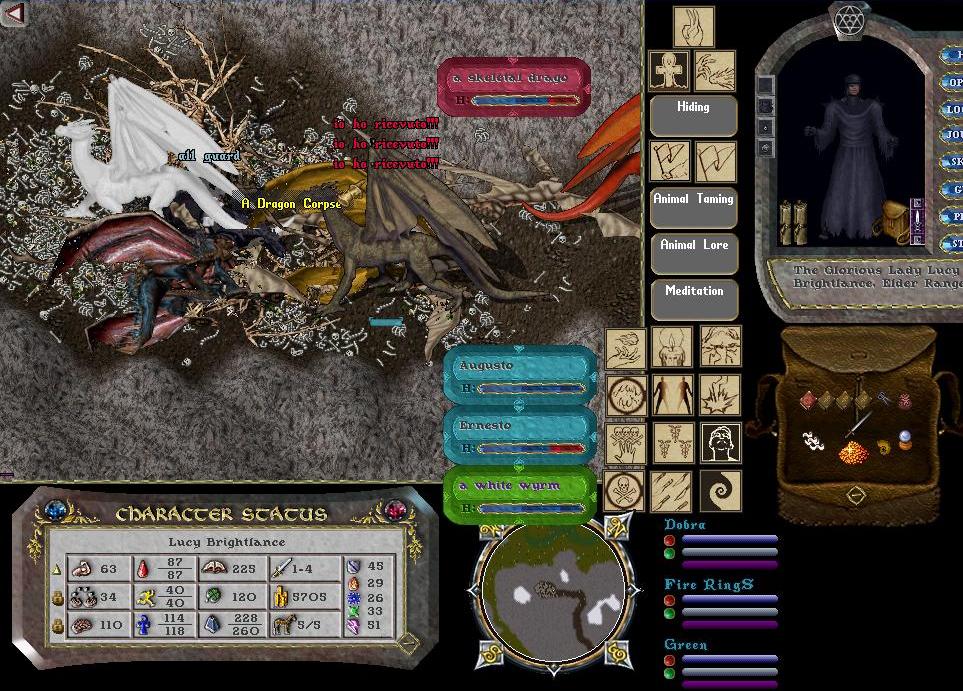
Task: Cast the ankh resurrection spell icon
Action: [x=667, y=71]
